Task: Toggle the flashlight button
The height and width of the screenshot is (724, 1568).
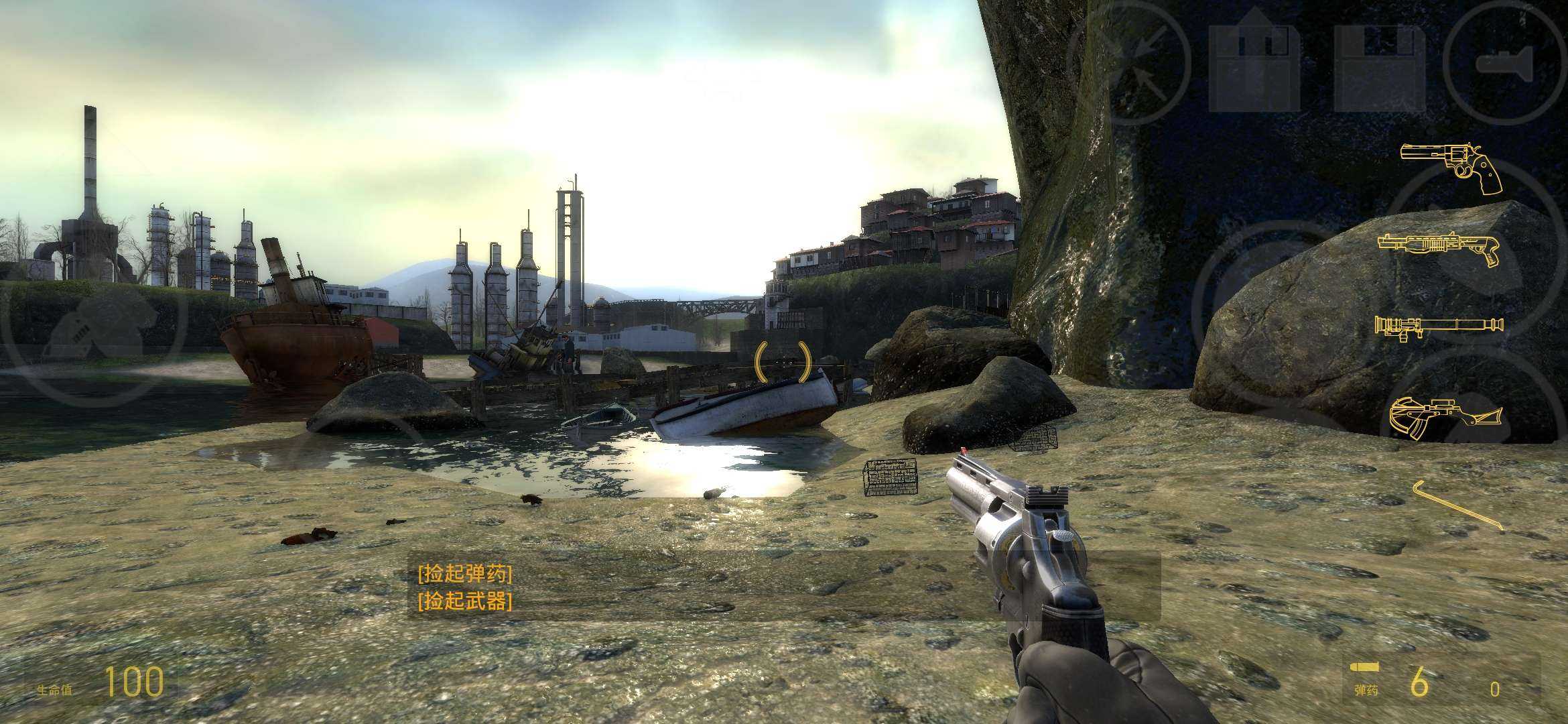Action: tap(1505, 64)
